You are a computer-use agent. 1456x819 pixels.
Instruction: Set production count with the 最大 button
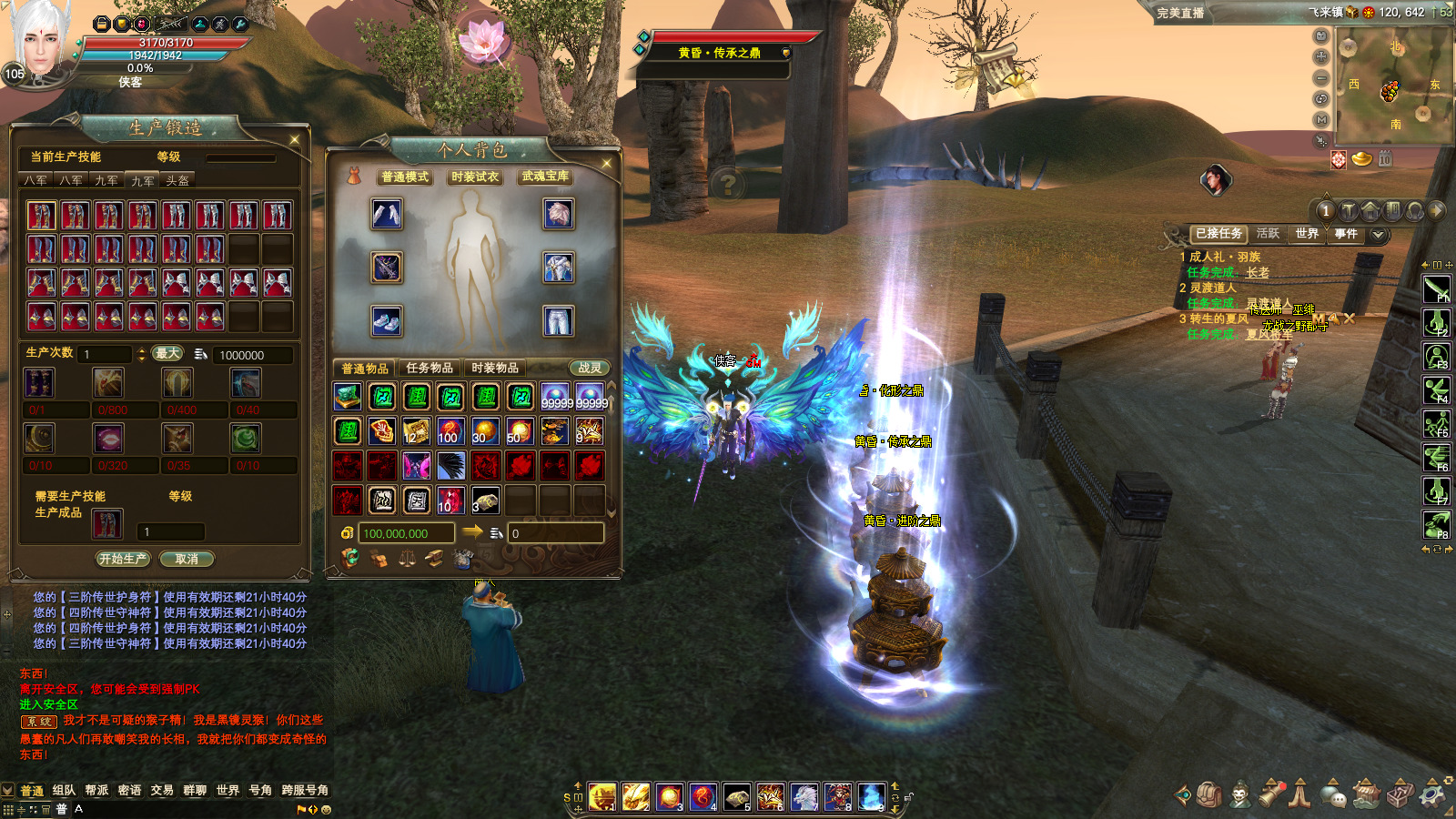[167, 353]
